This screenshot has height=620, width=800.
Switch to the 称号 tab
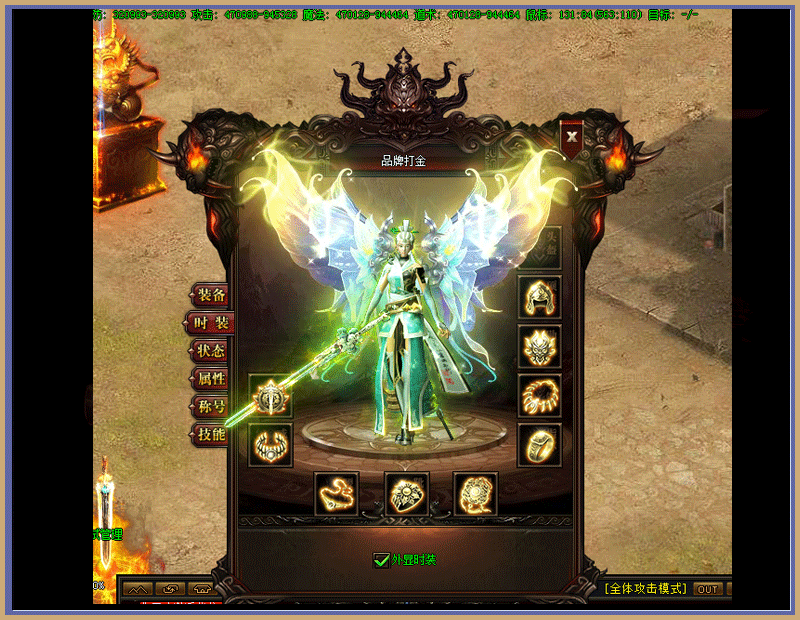pos(210,407)
